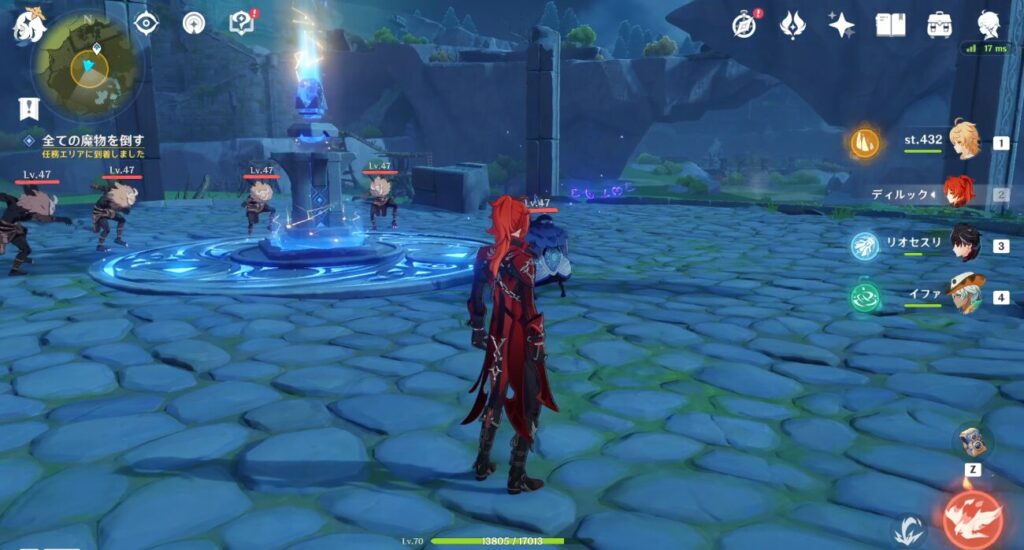Open the compass events icon
Screen dimensions: 1024x550
pyautogui.click(x=744, y=24)
